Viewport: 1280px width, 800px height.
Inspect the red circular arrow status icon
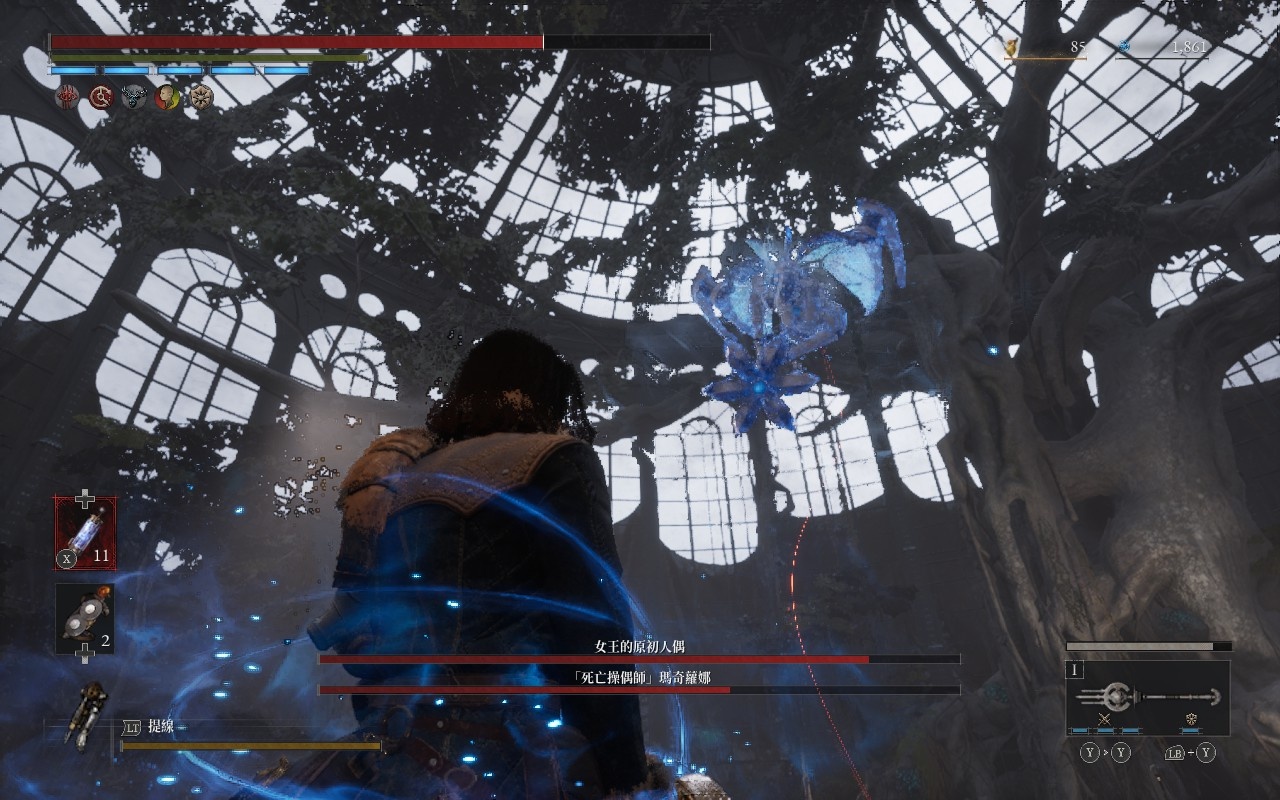click(101, 97)
